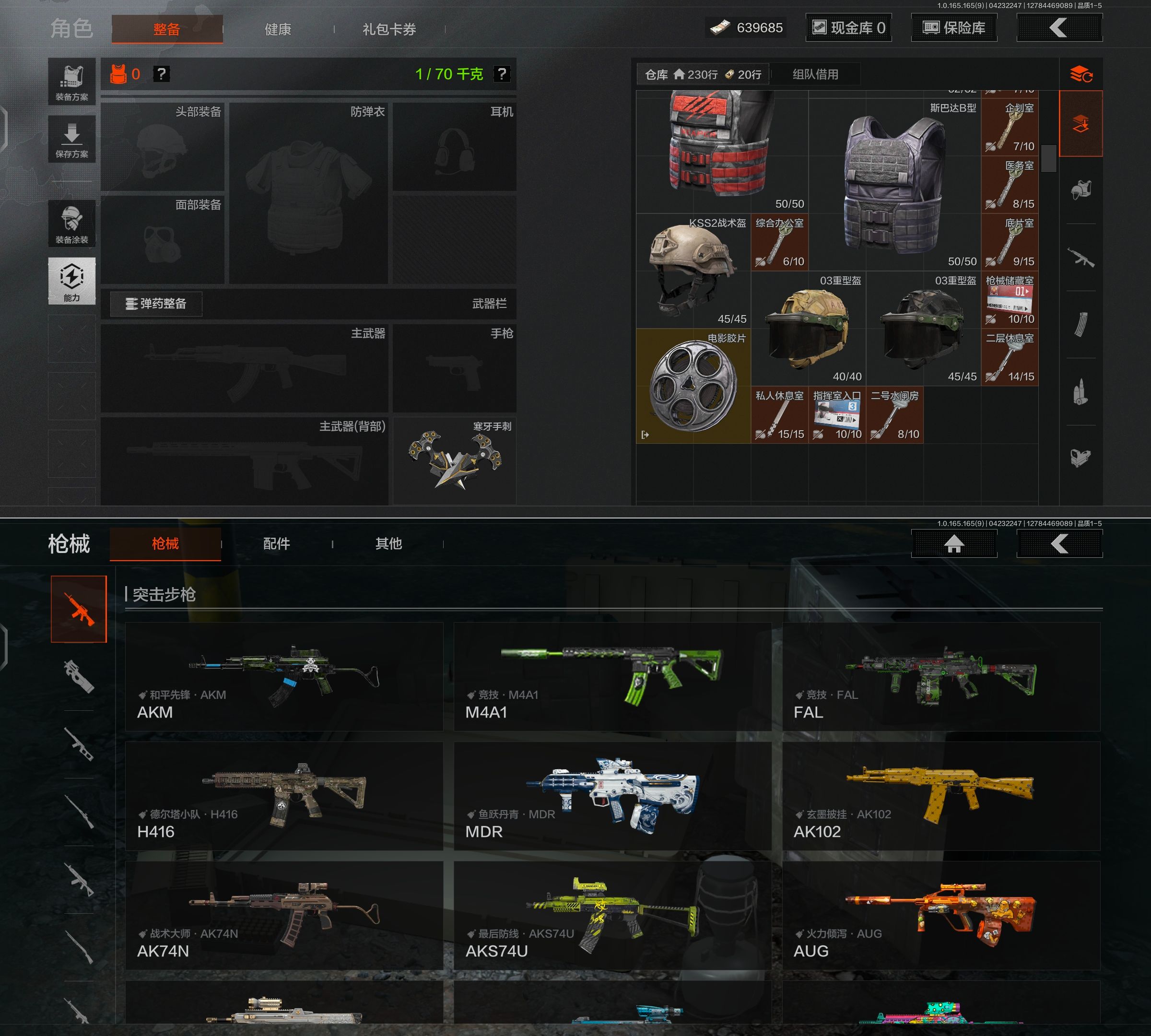Open the 配件 attachments tab
Screen dimensions: 1151x1036
pos(277,543)
